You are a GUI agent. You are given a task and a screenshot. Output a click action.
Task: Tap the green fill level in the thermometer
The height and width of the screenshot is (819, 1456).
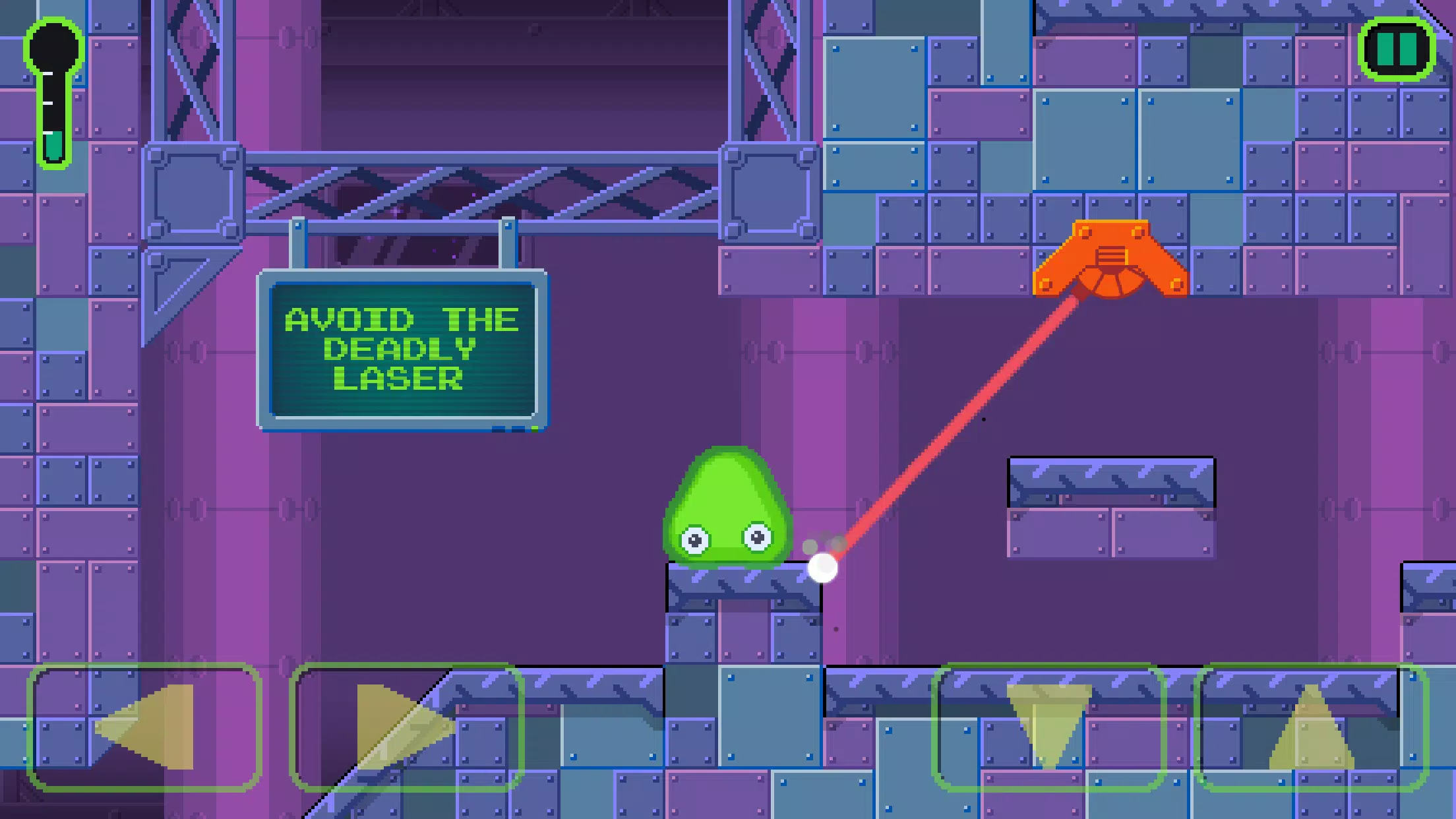(55, 146)
